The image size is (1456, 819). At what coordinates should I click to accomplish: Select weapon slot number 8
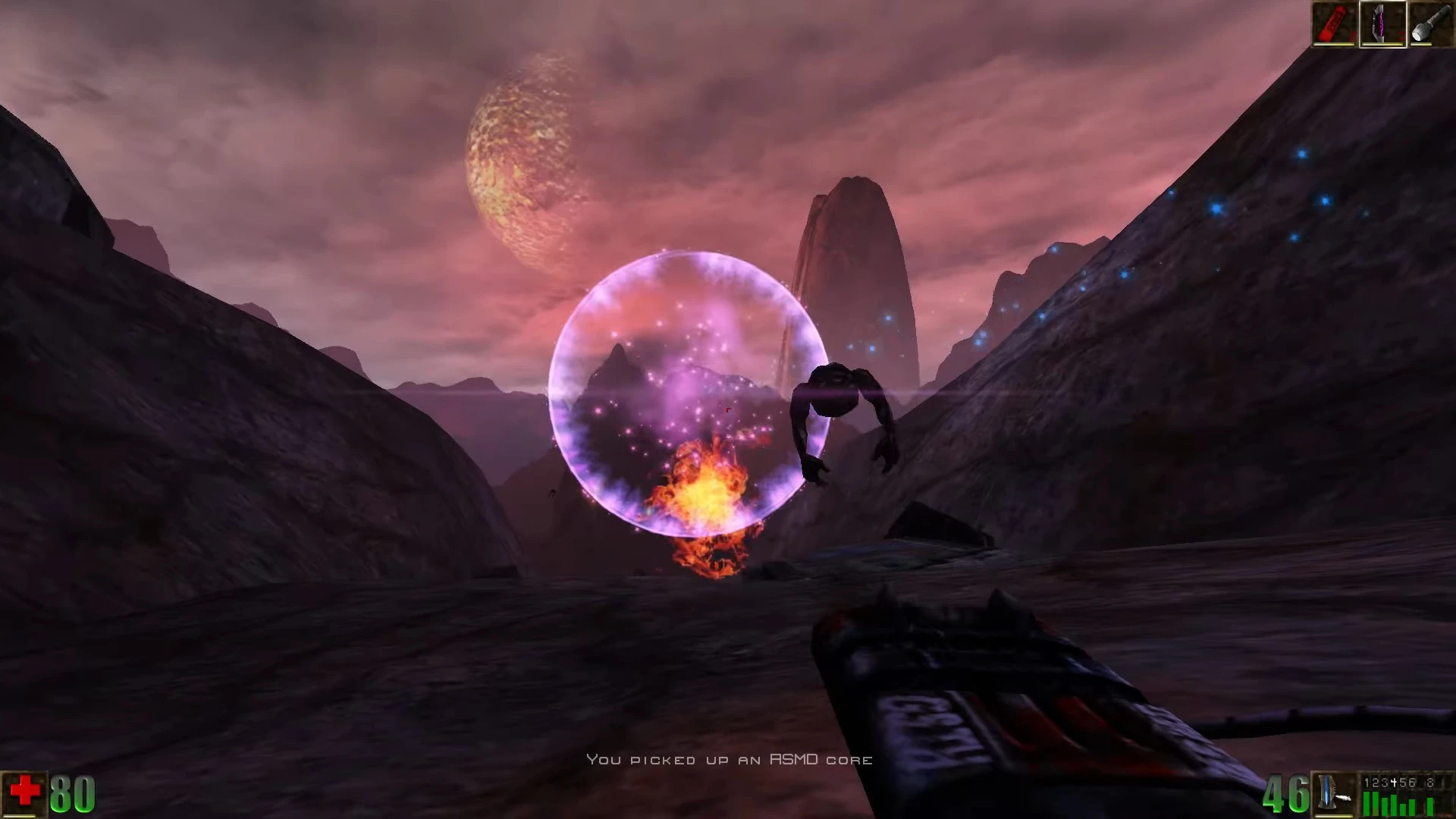pyautogui.click(x=1430, y=783)
